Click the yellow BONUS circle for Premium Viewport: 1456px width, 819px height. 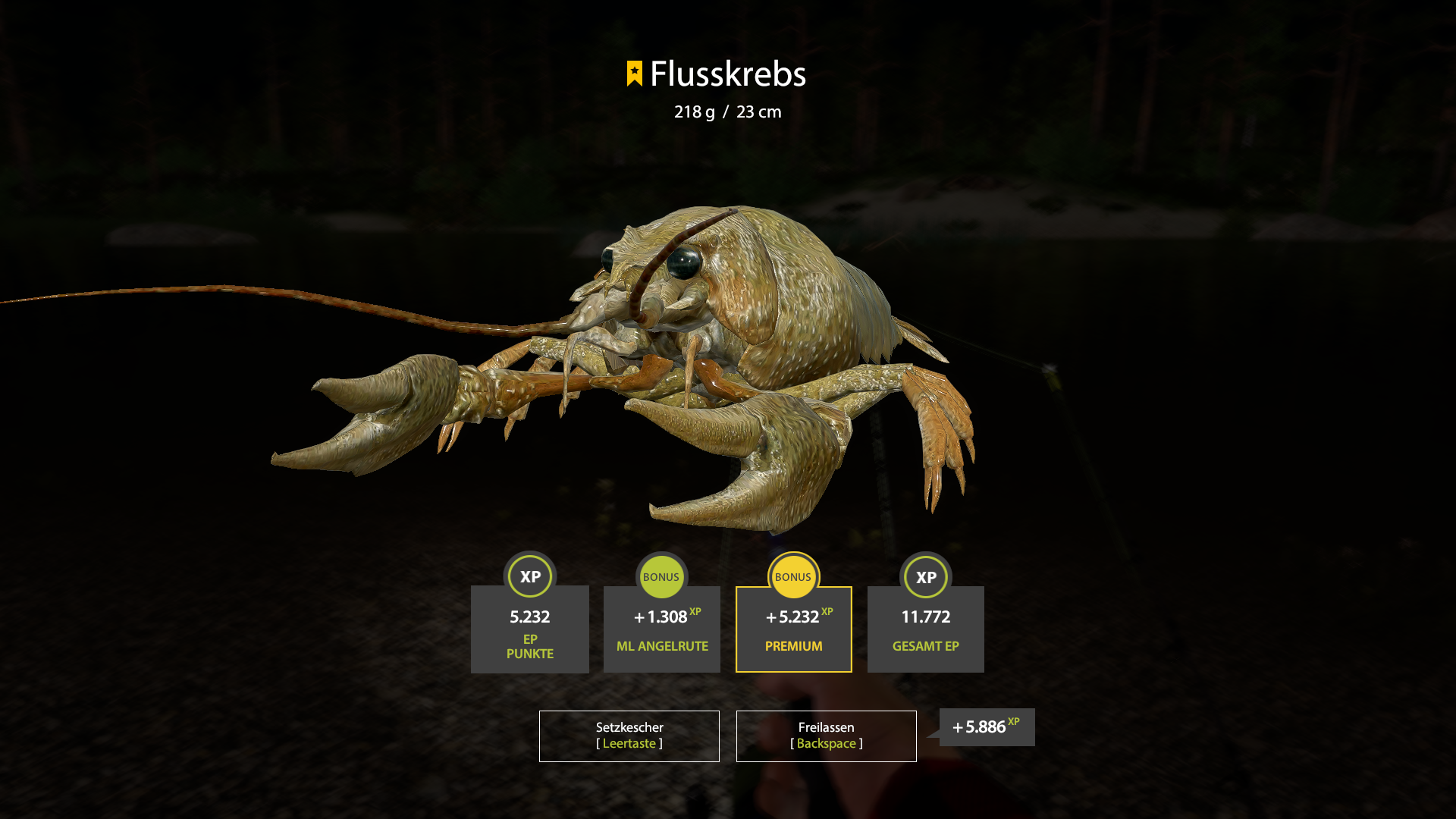pos(793,576)
